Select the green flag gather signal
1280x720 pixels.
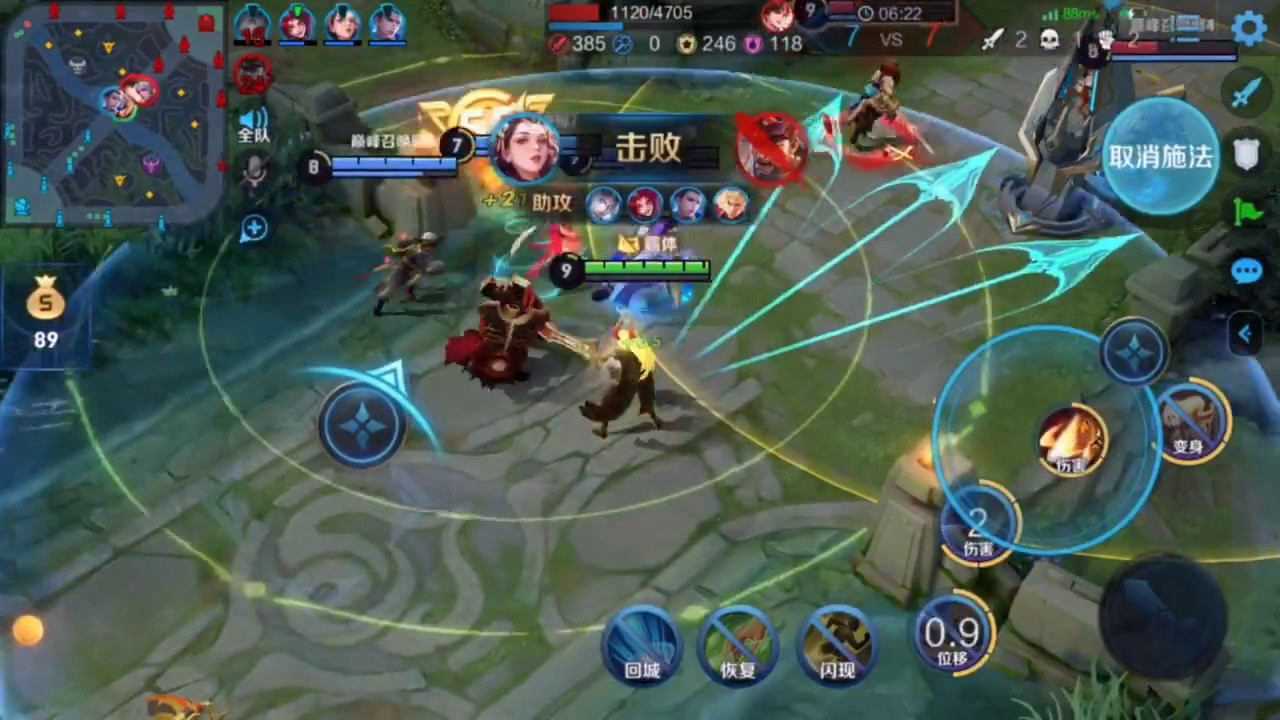(x=1247, y=213)
